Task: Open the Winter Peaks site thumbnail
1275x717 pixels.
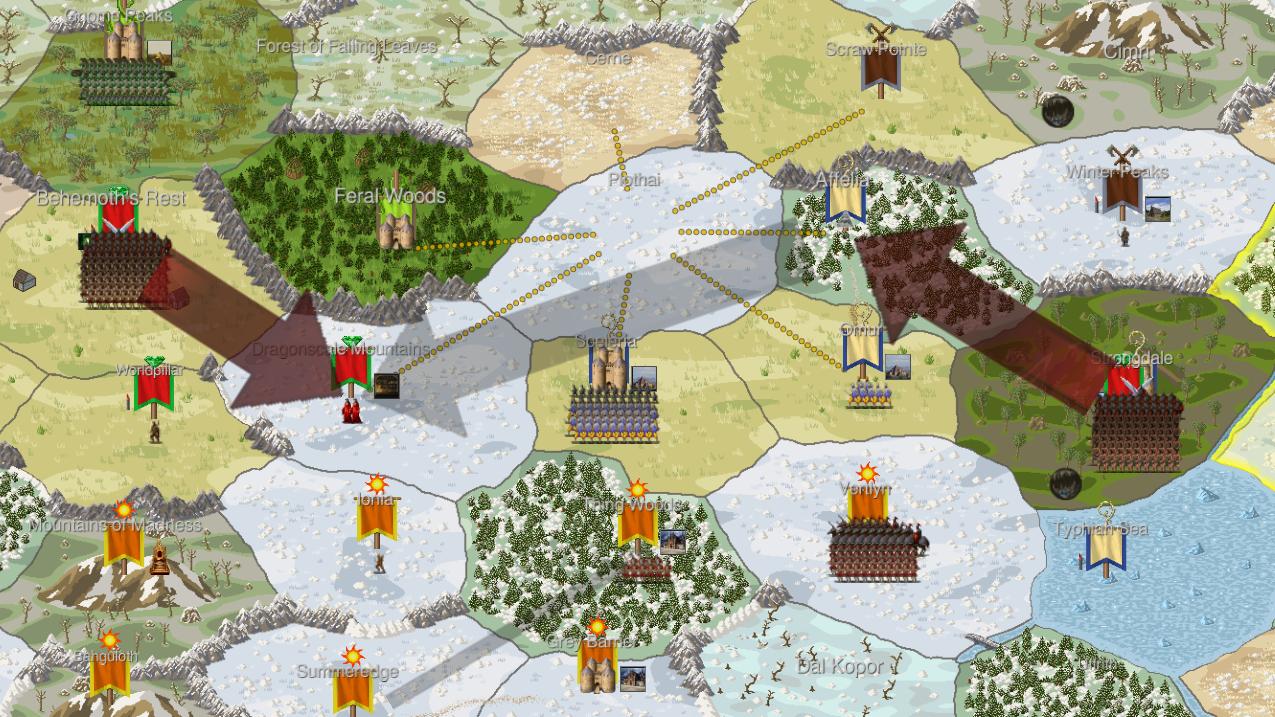Action: pos(1158,210)
